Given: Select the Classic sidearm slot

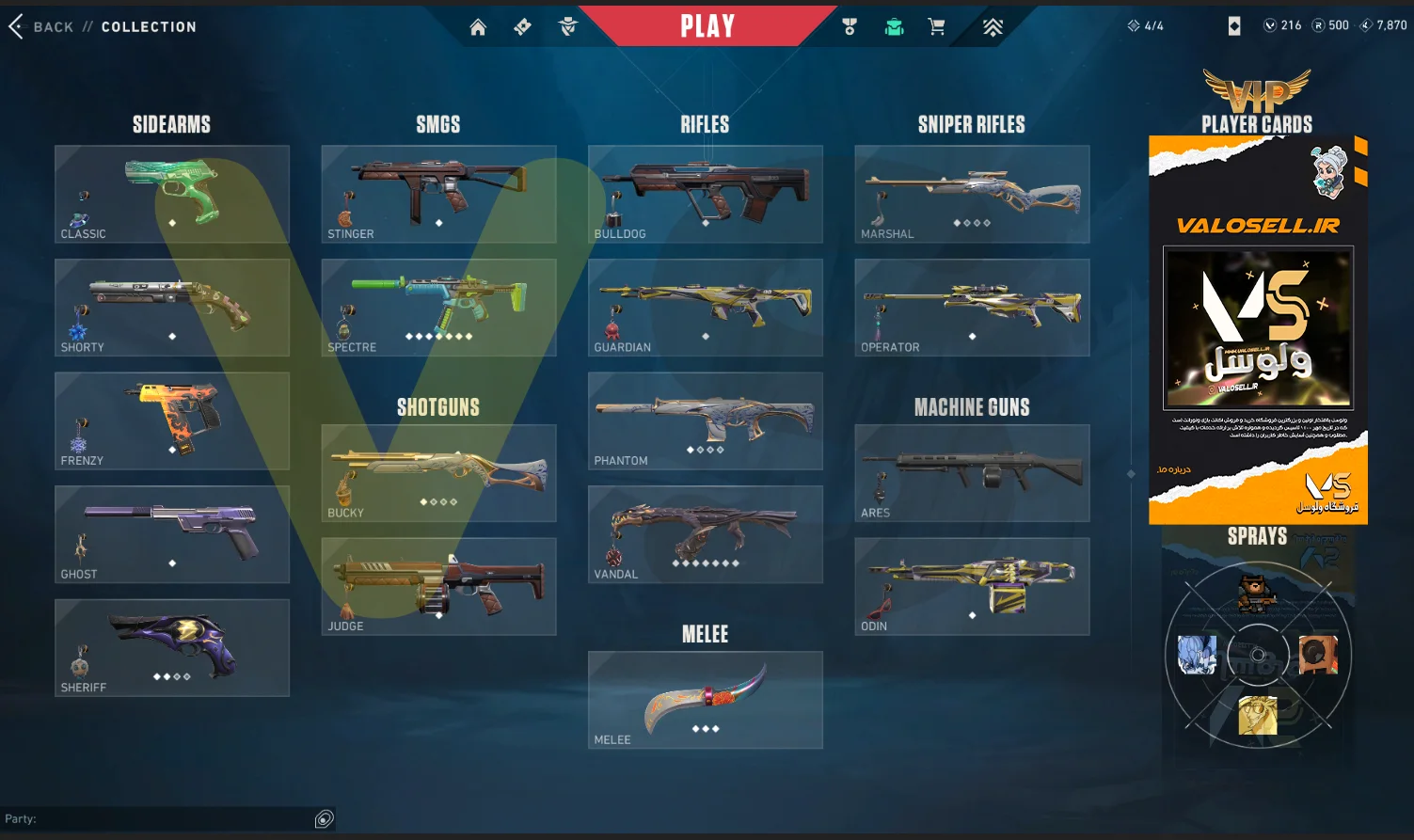Looking at the screenshot, I should [x=172, y=194].
